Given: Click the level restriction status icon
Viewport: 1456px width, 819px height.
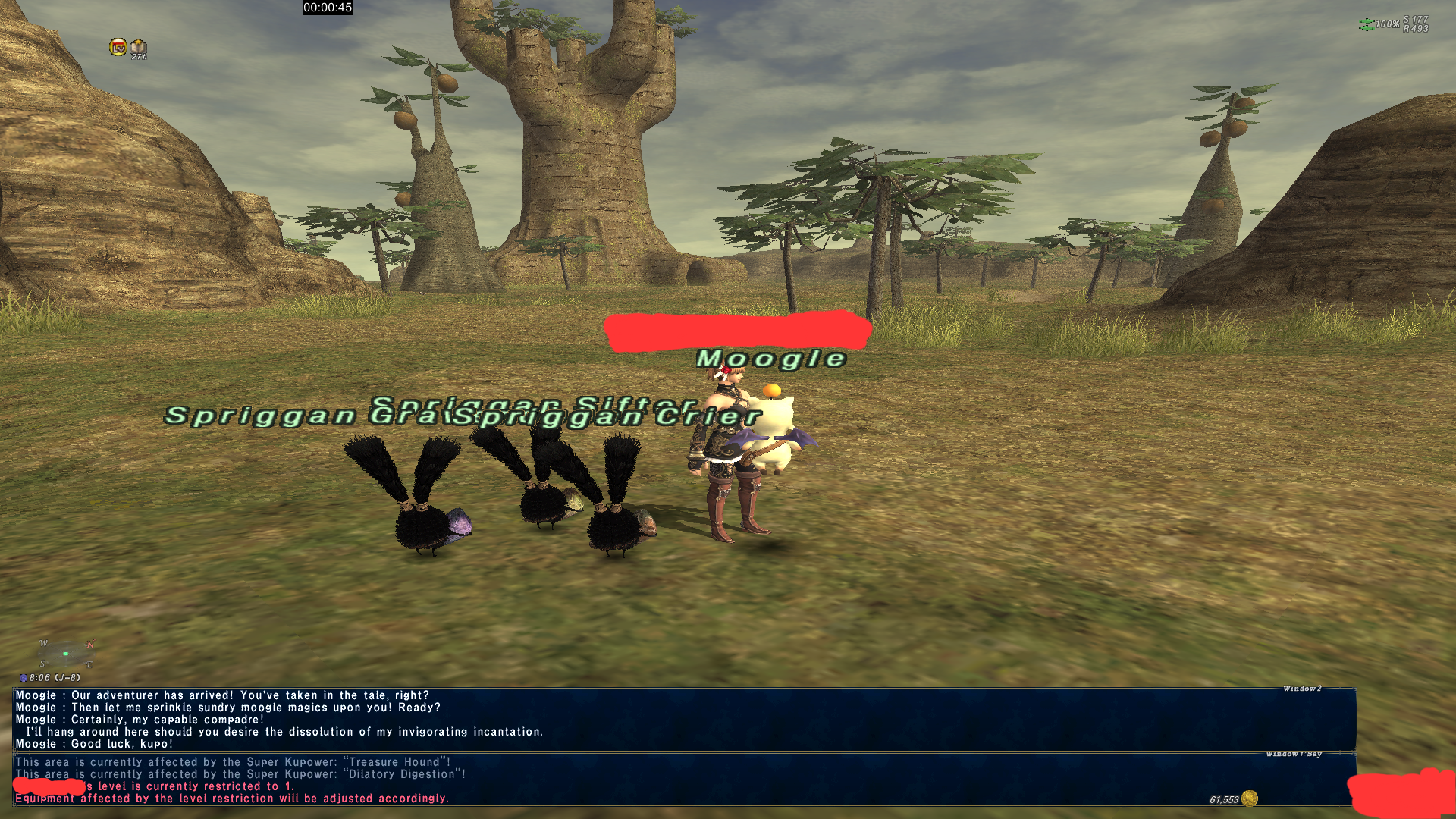Looking at the screenshot, I should (x=118, y=47).
